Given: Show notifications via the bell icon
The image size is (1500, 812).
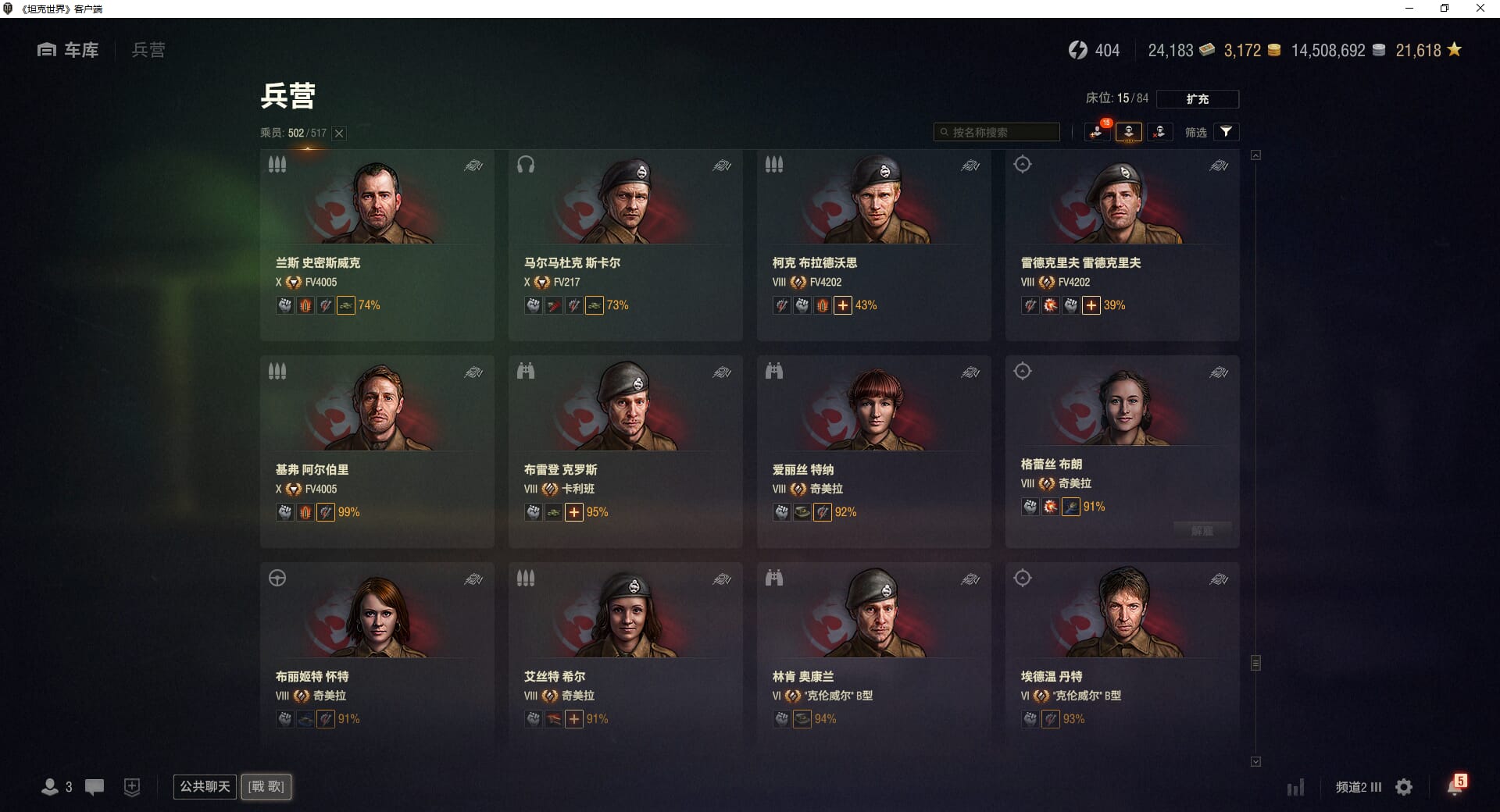Looking at the screenshot, I should tap(1454, 787).
